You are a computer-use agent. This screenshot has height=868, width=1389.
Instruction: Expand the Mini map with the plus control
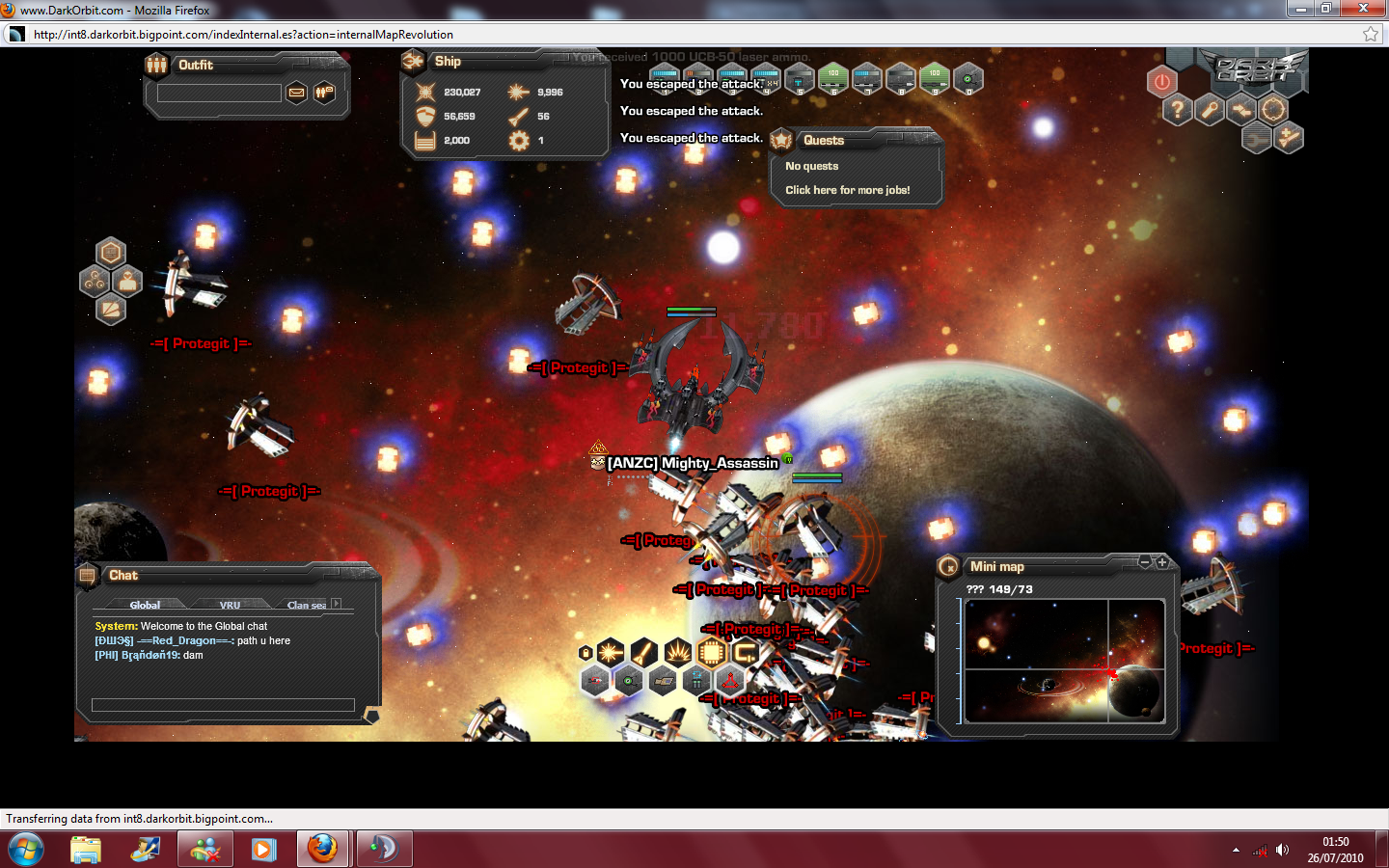(x=1162, y=562)
